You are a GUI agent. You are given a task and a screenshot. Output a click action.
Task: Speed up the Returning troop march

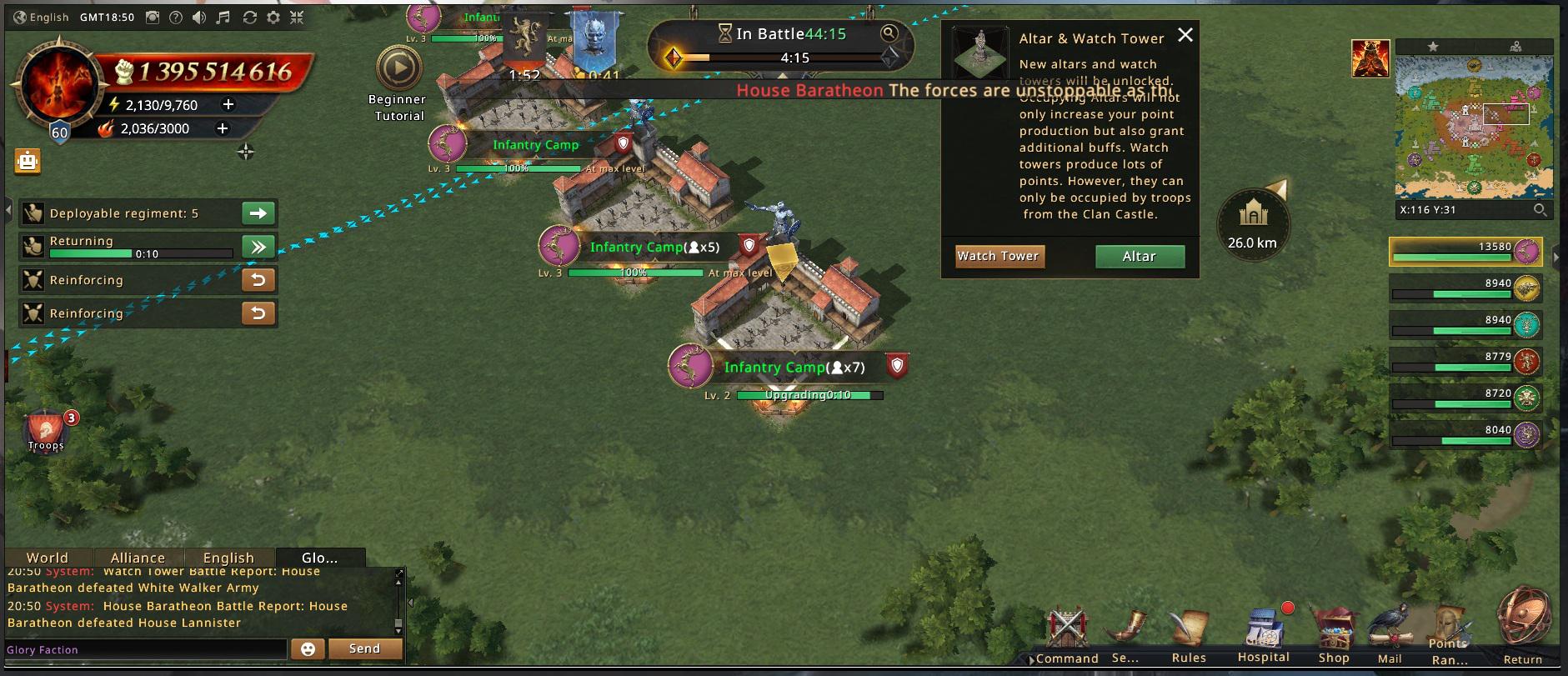tap(258, 247)
